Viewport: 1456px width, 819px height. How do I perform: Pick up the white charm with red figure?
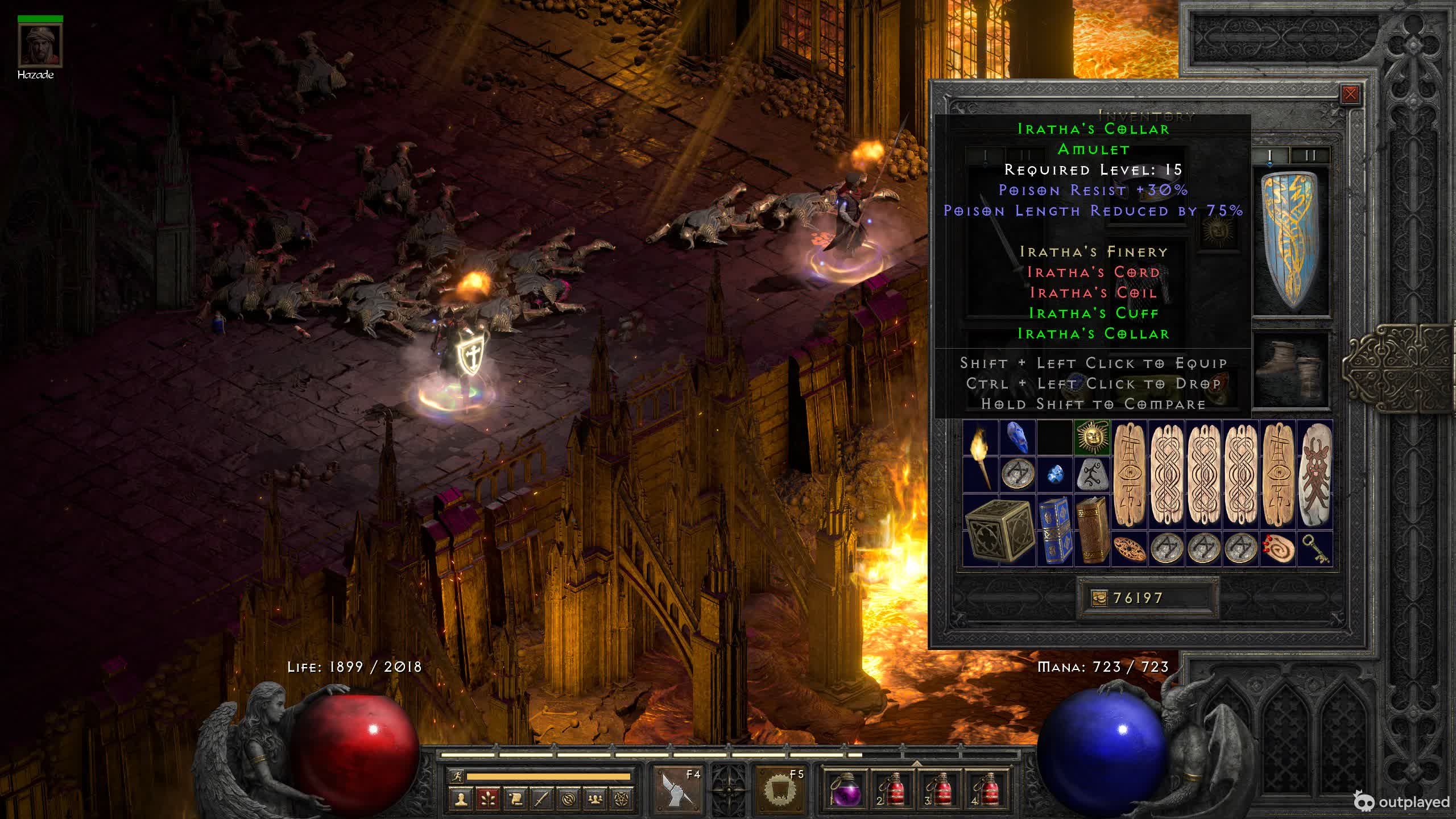coord(1315,474)
